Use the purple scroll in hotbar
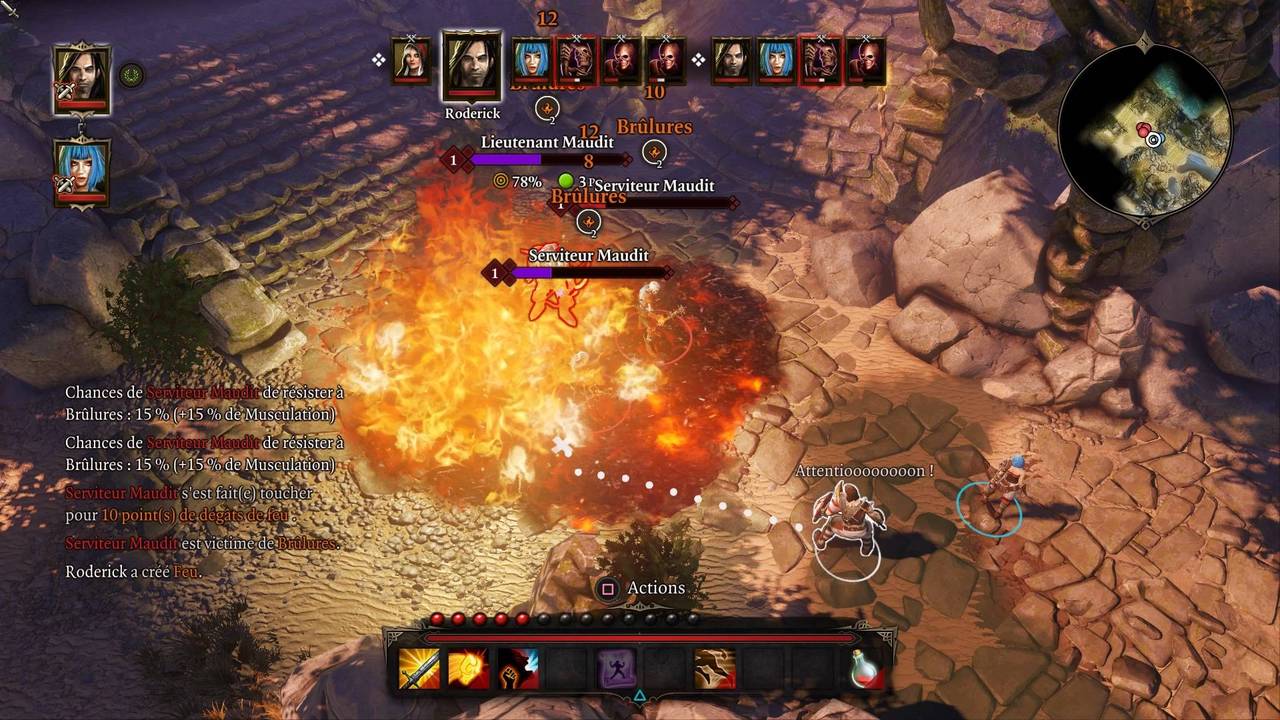 pyautogui.click(x=616, y=668)
